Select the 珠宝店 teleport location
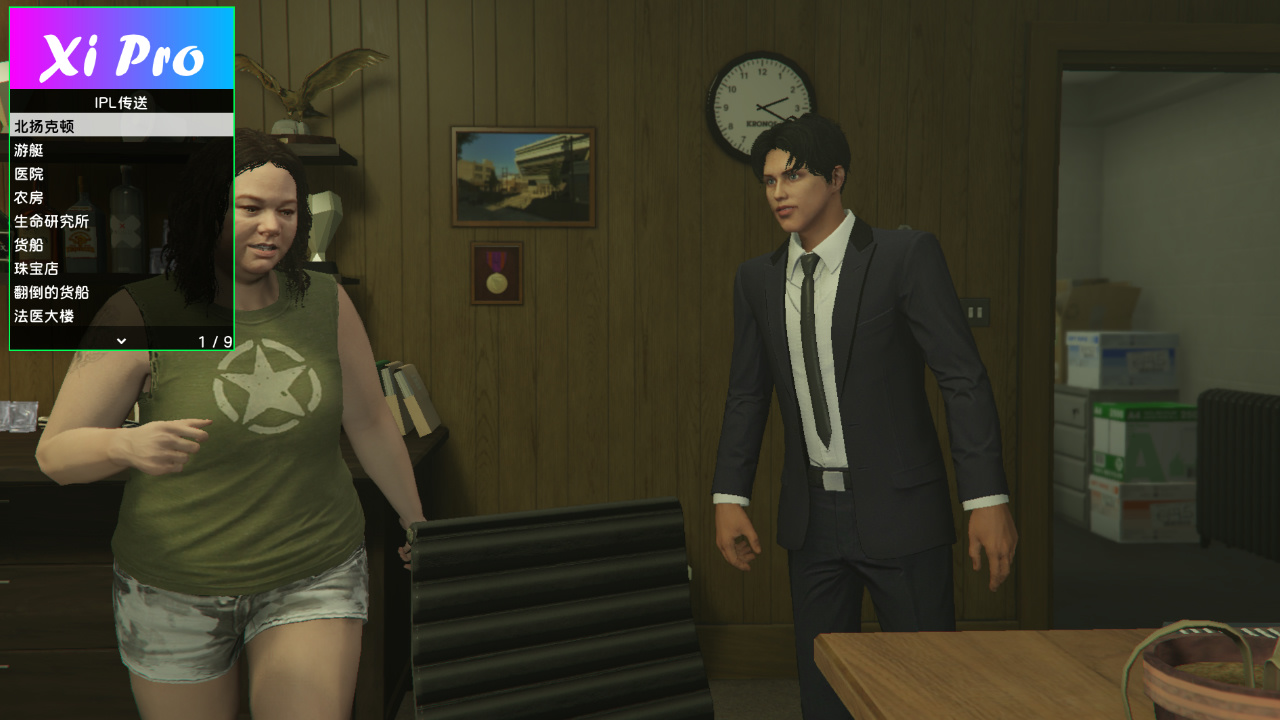Screen dimensions: 1280x720 (121, 268)
